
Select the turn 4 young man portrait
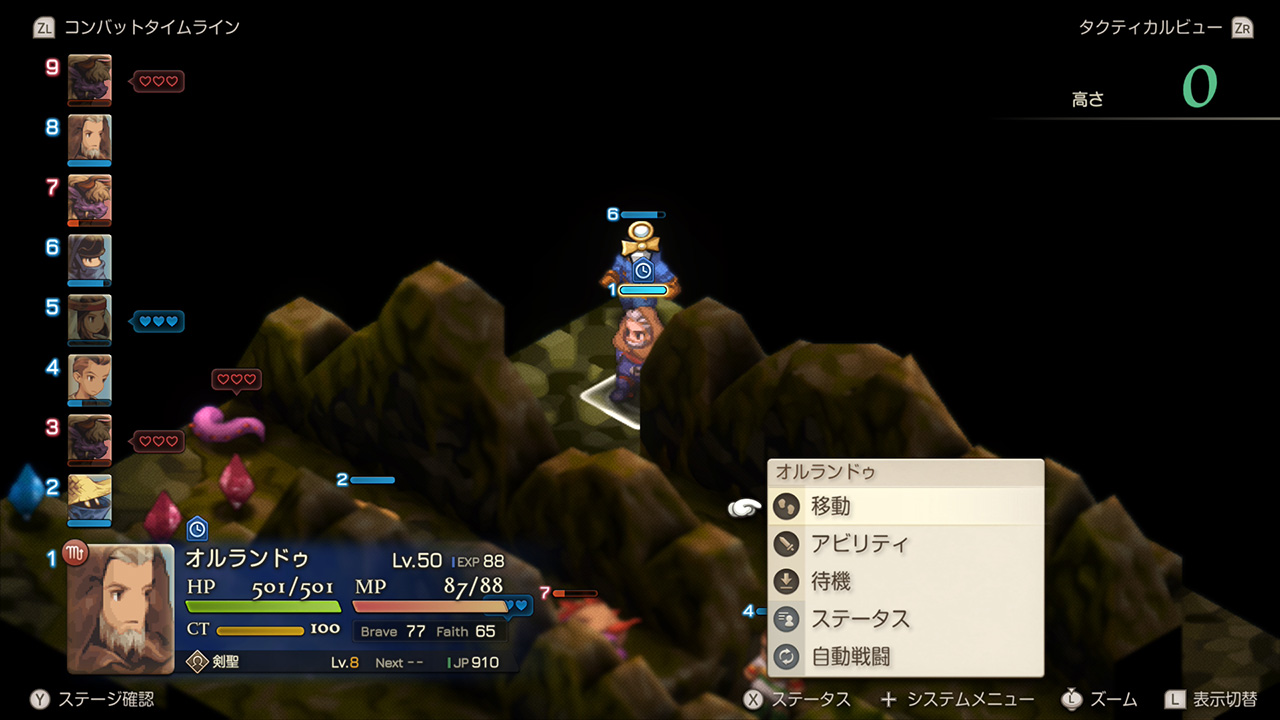coord(89,378)
